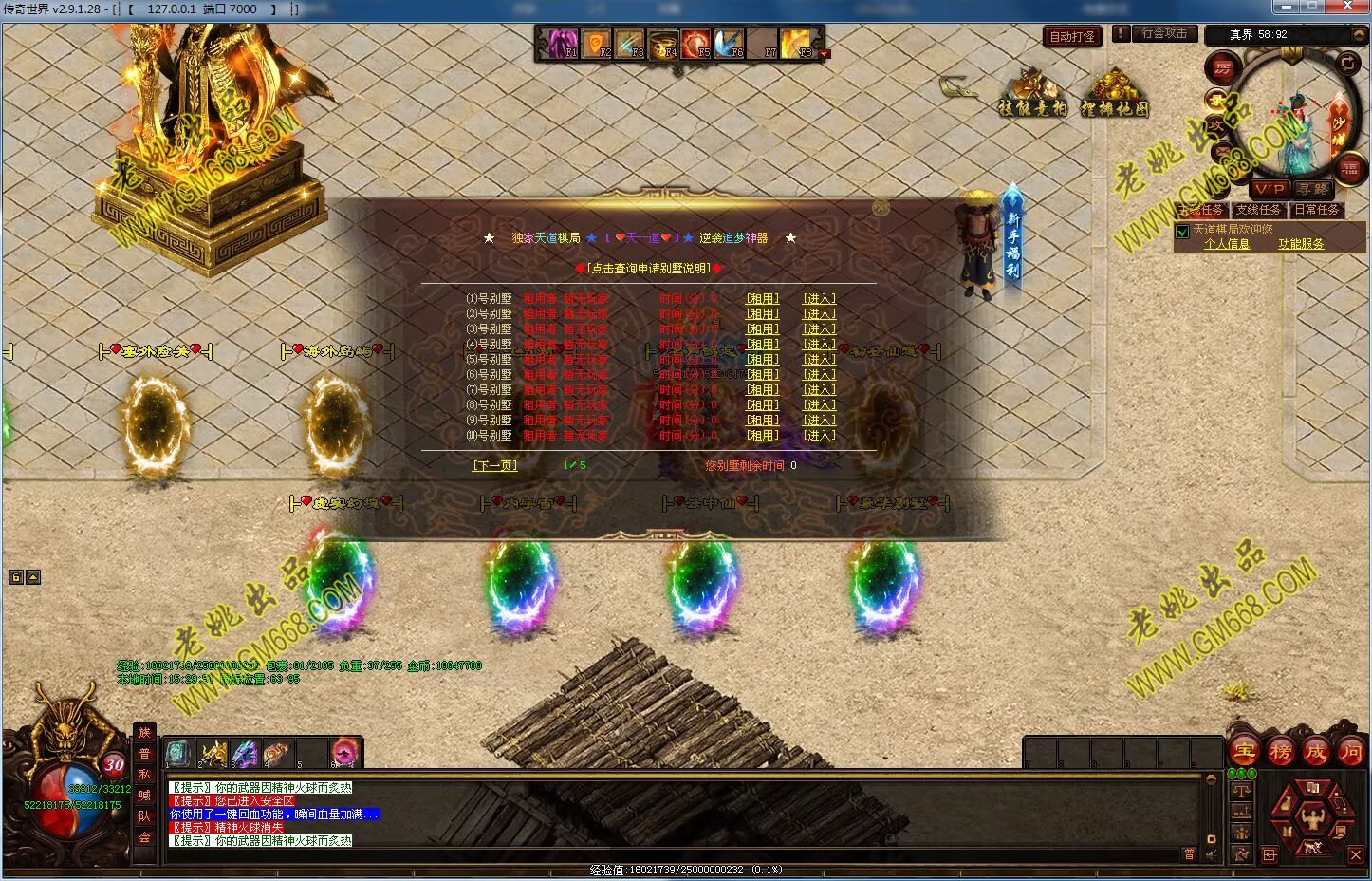Viewport: 1372px width, 881px height.
Task: Click the guild attack (行会攻击) button
Action: click(x=1164, y=33)
